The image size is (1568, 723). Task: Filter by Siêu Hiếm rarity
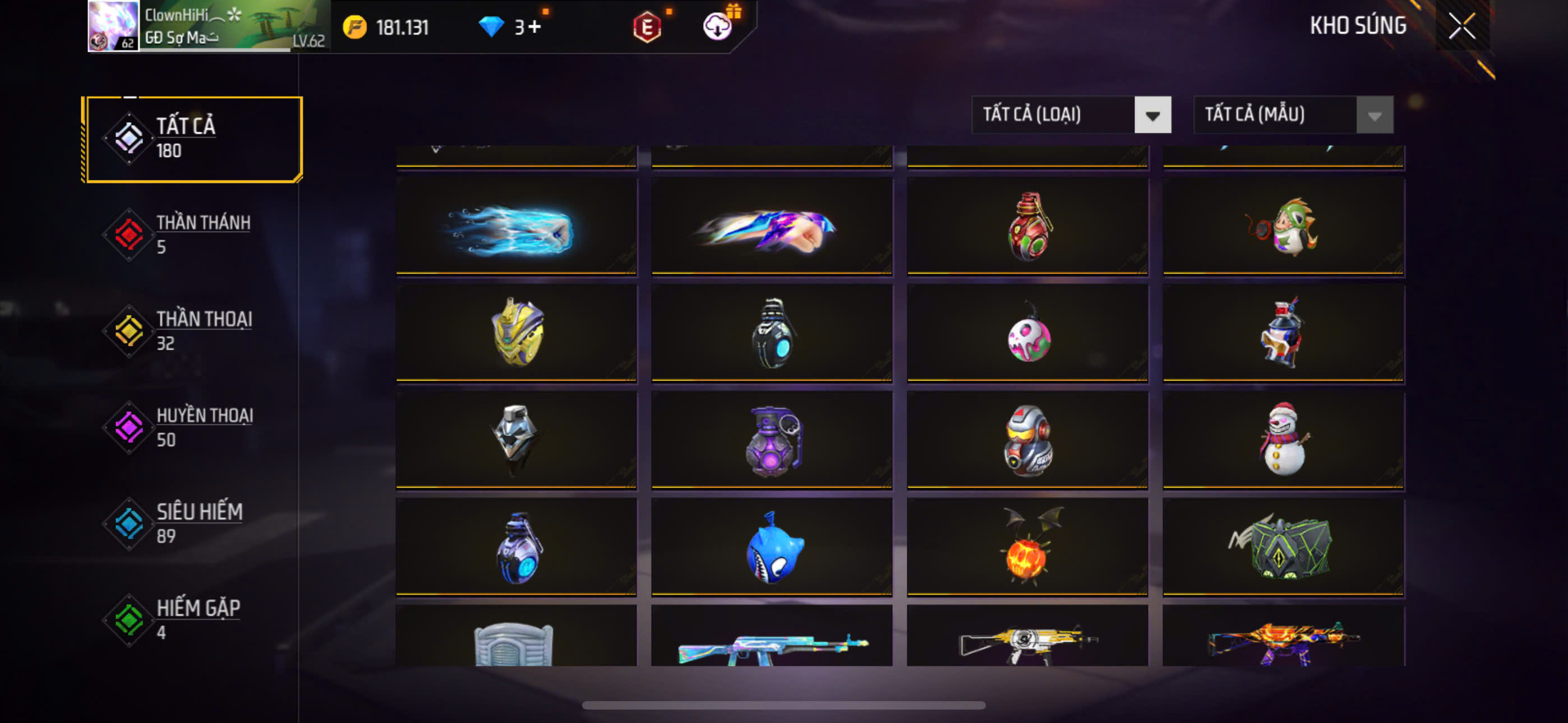(193, 523)
